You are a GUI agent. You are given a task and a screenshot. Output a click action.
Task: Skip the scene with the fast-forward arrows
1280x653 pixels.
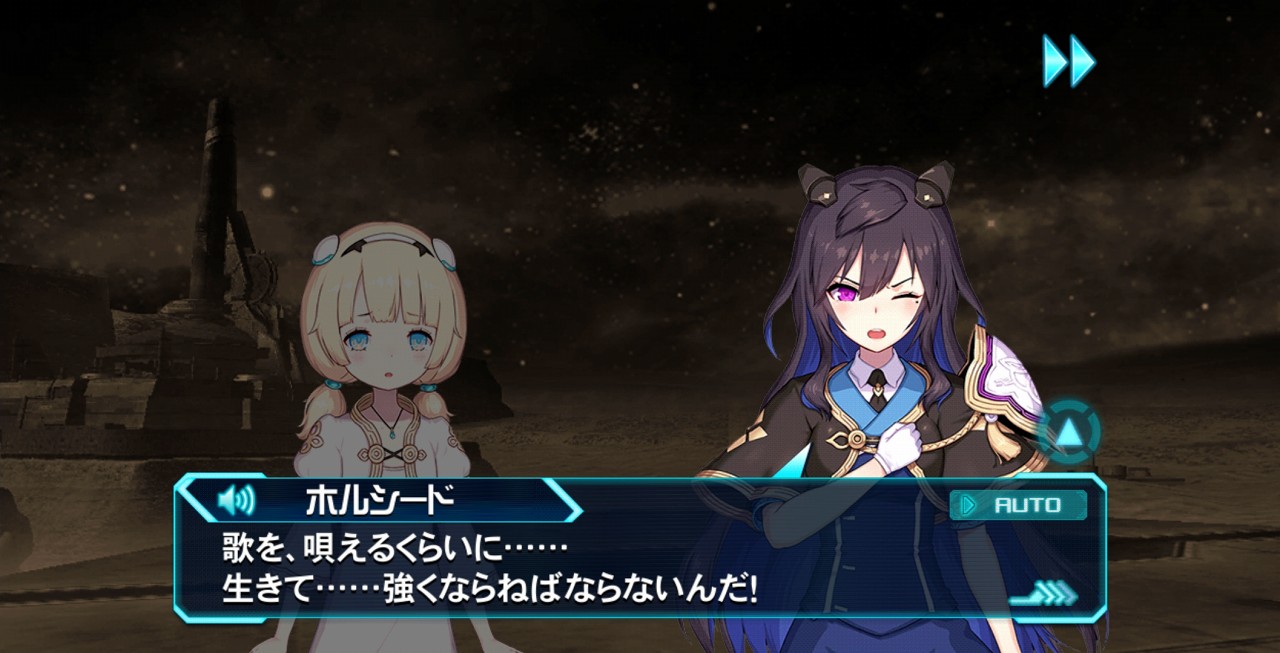1068,61
